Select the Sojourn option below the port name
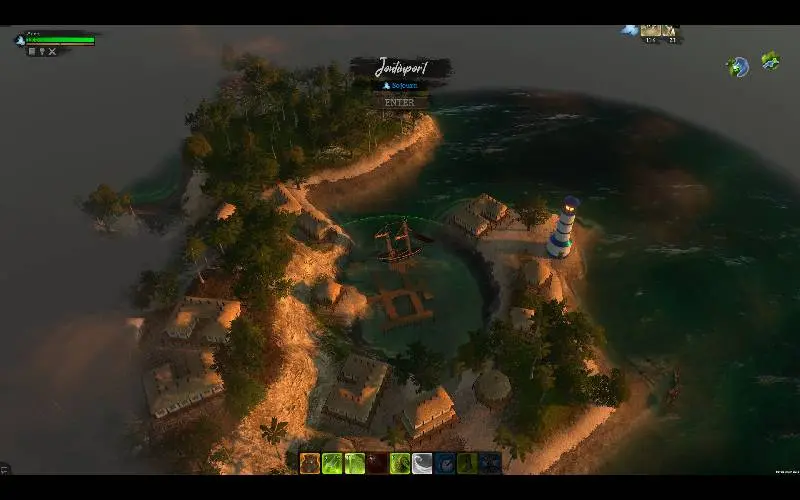The image size is (800, 500). click(x=400, y=86)
